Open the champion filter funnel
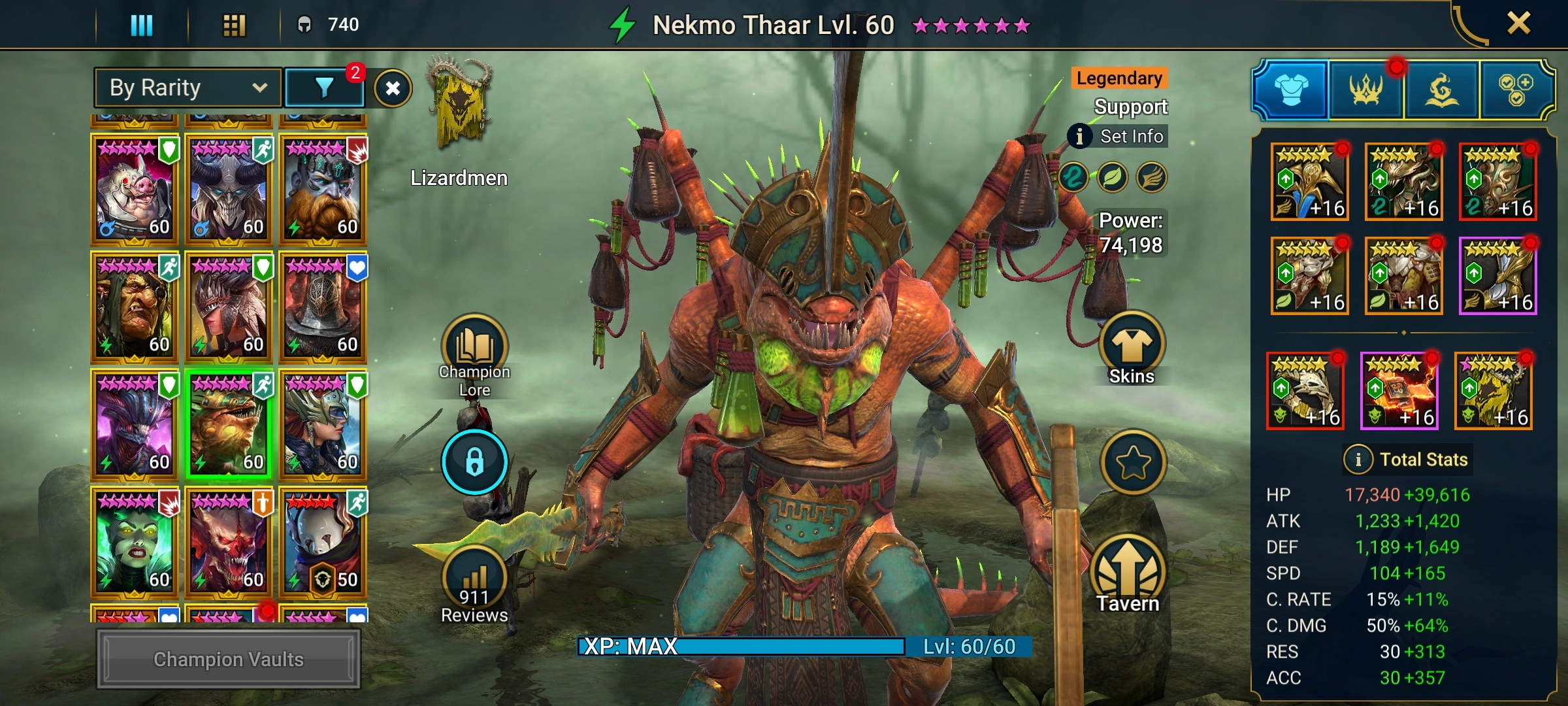The width and height of the screenshot is (1568, 706). click(324, 88)
